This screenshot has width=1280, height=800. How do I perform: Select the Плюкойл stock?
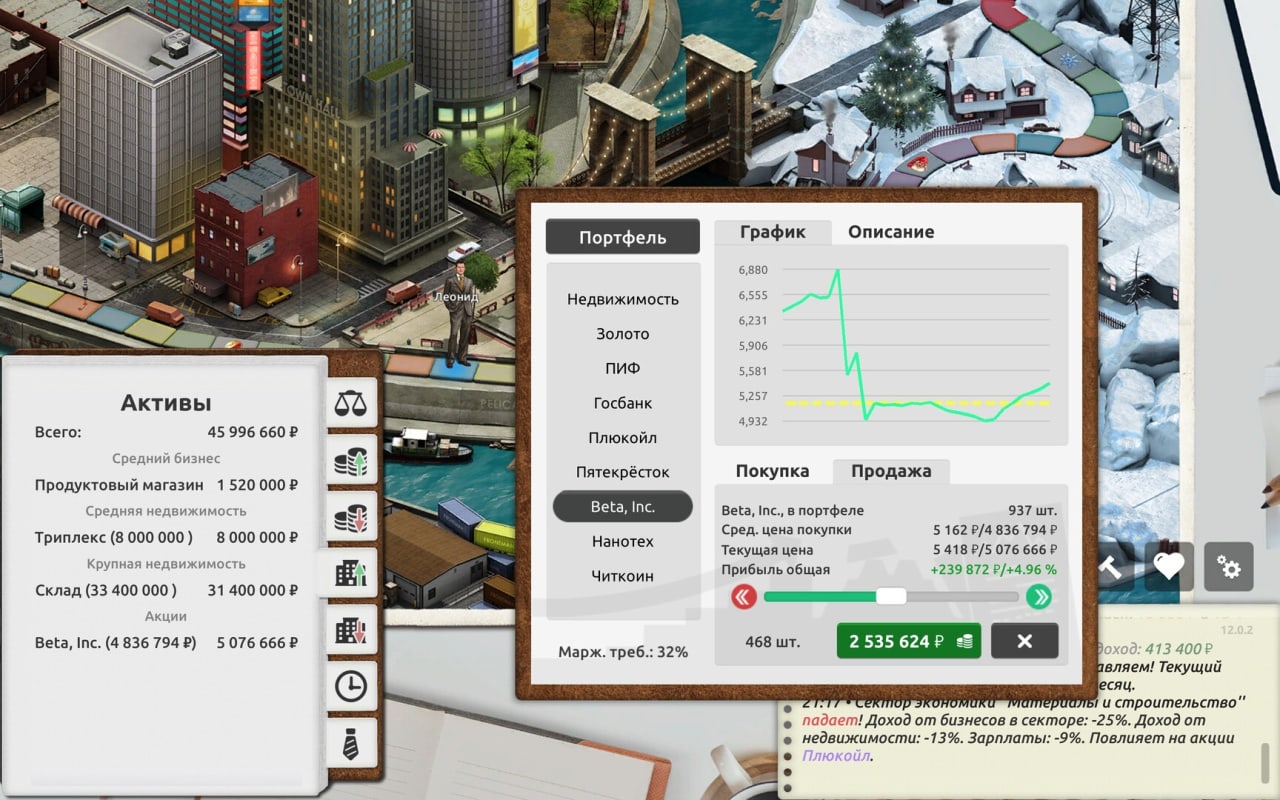coord(622,438)
